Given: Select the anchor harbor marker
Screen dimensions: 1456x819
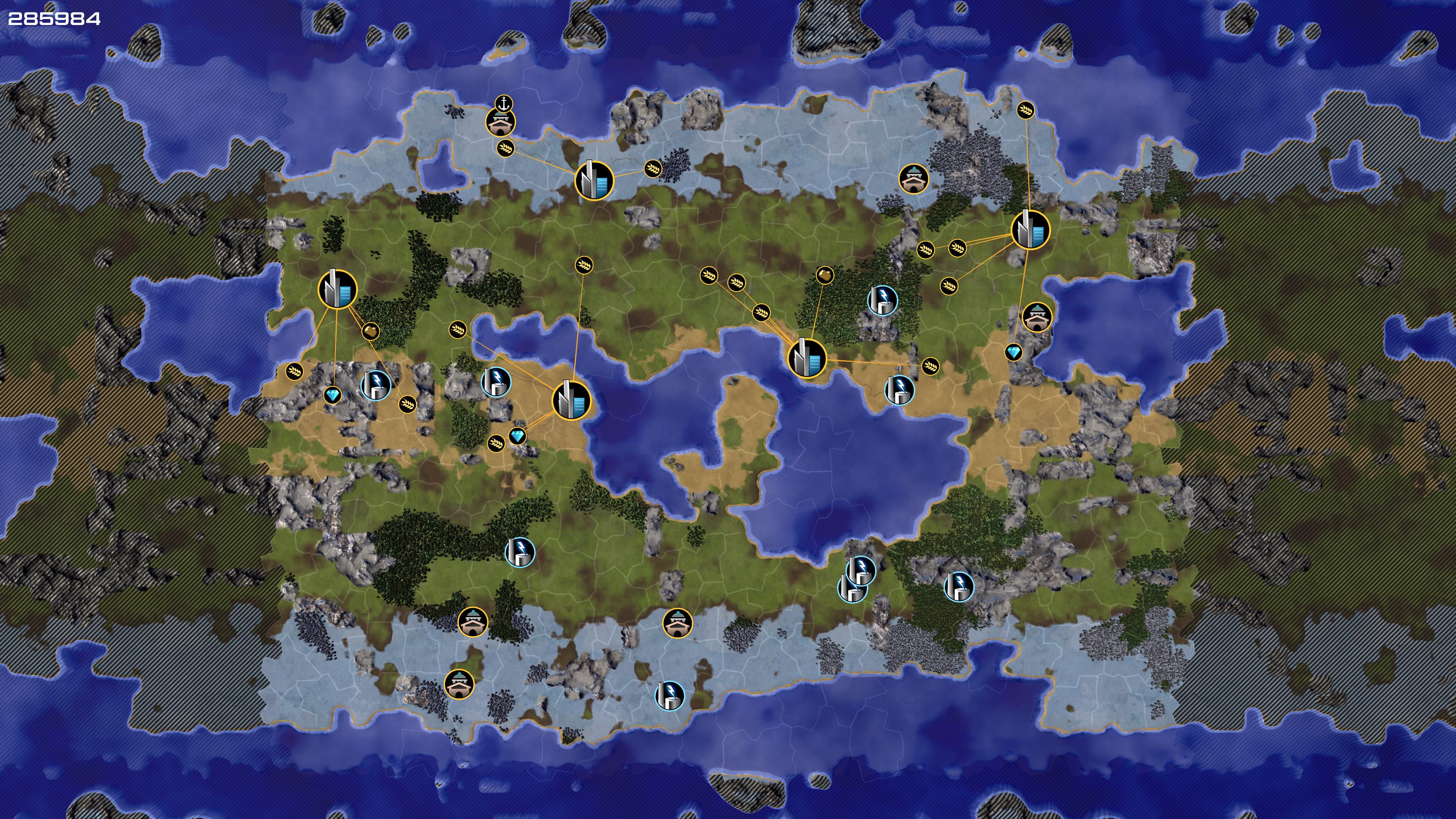Looking at the screenshot, I should [x=504, y=104].
